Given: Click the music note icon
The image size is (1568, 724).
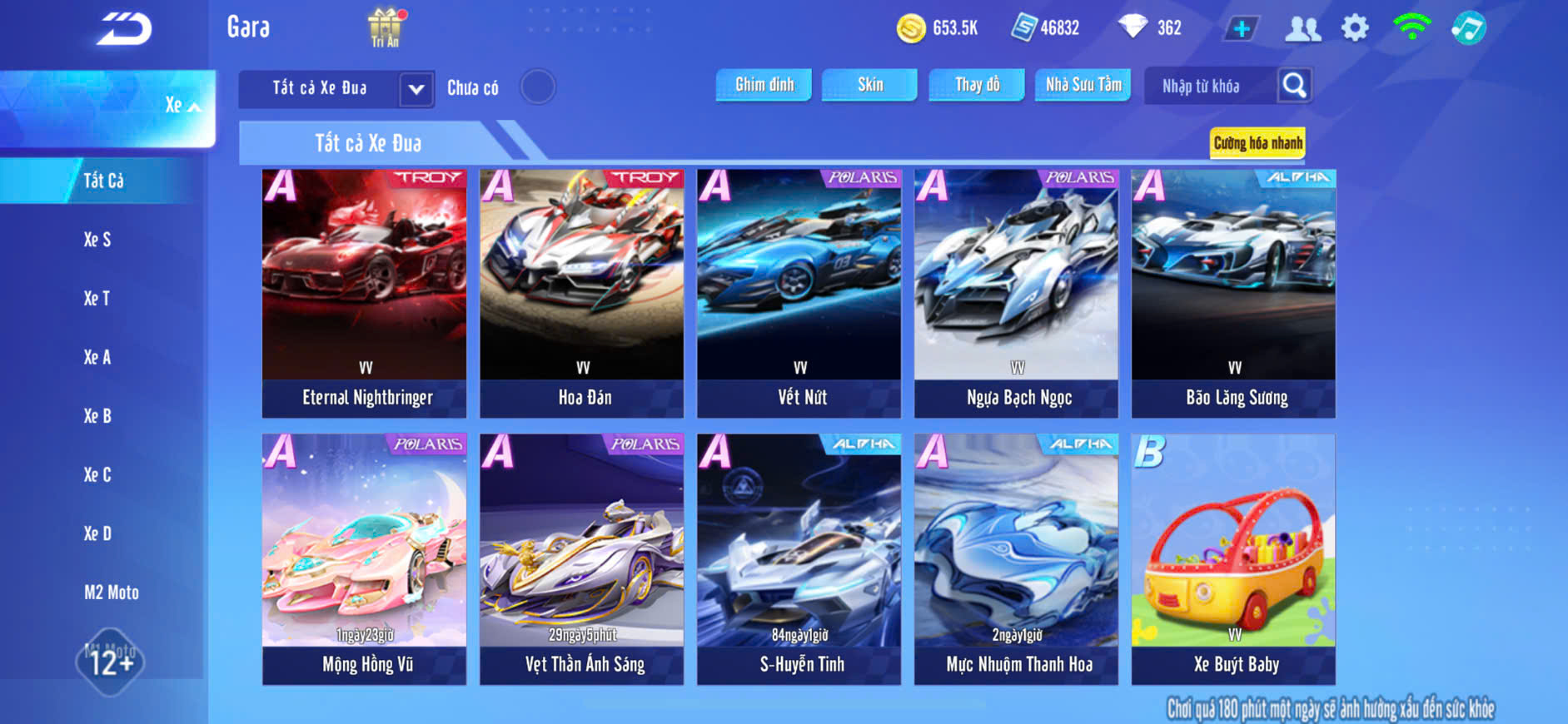Looking at the screenshot, I should (1468, 28).
